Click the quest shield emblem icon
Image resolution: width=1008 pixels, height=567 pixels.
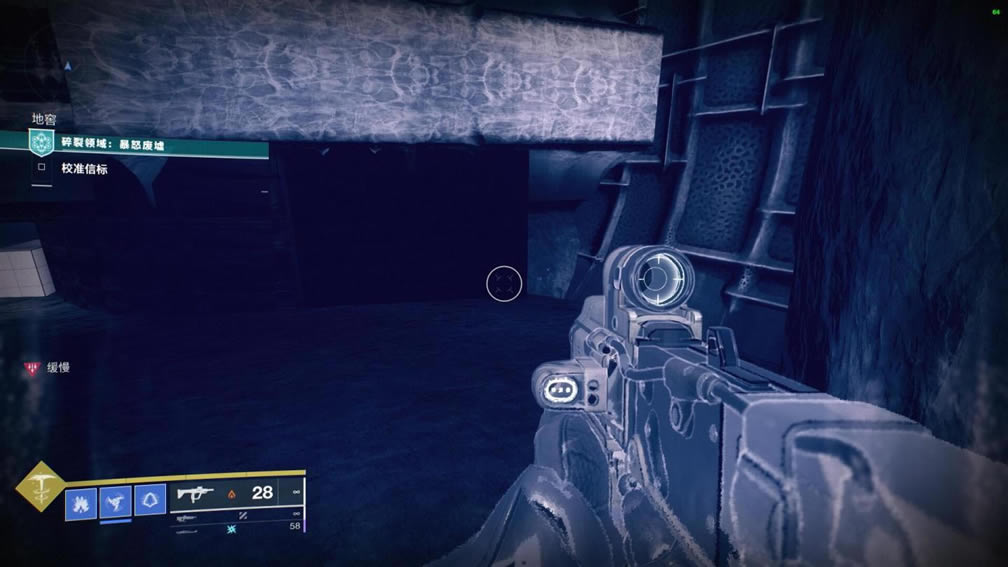click(41, 145)
